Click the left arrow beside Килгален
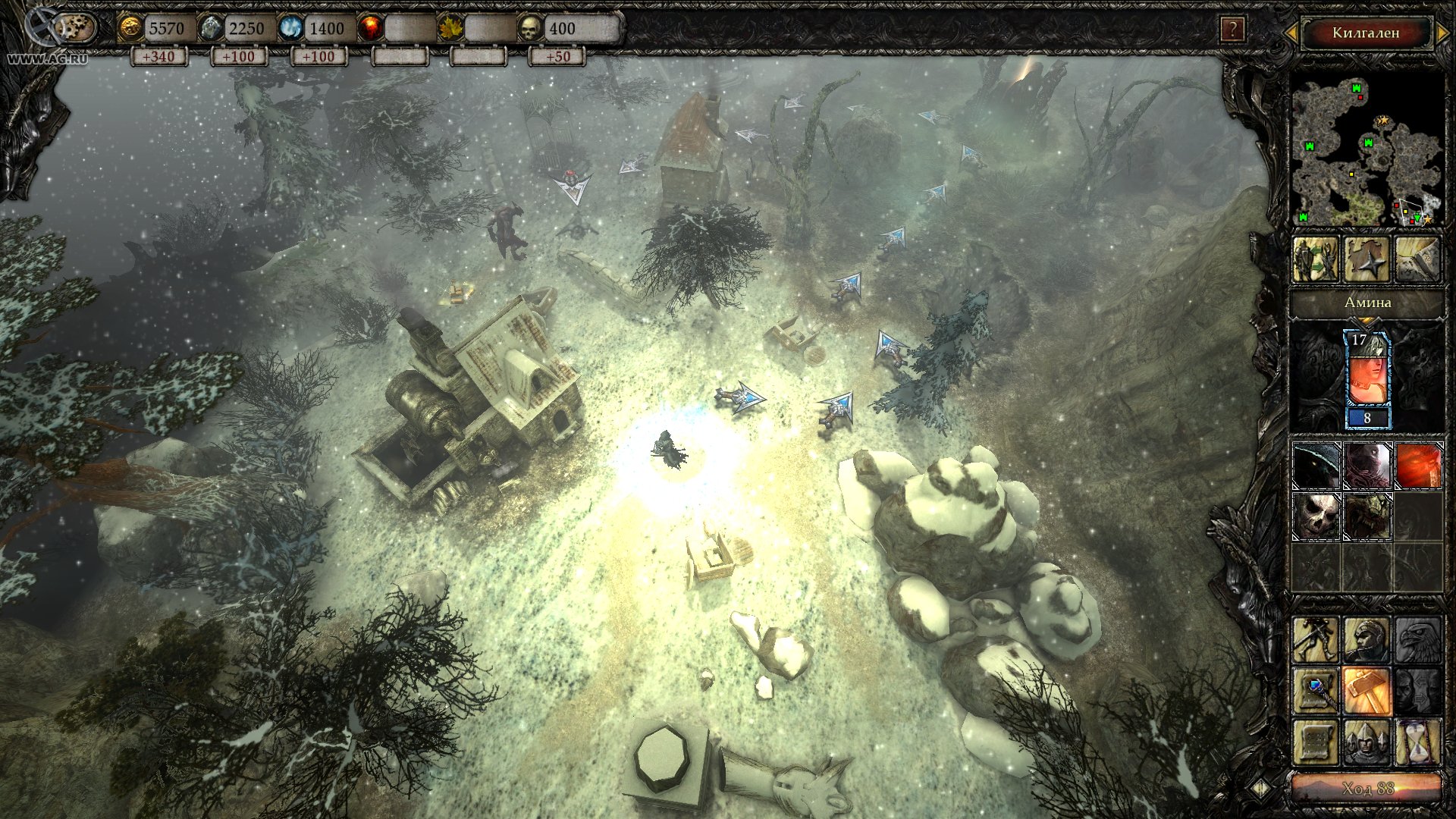The width and height of the screenshot is (1456, 819). [1291, 32]
